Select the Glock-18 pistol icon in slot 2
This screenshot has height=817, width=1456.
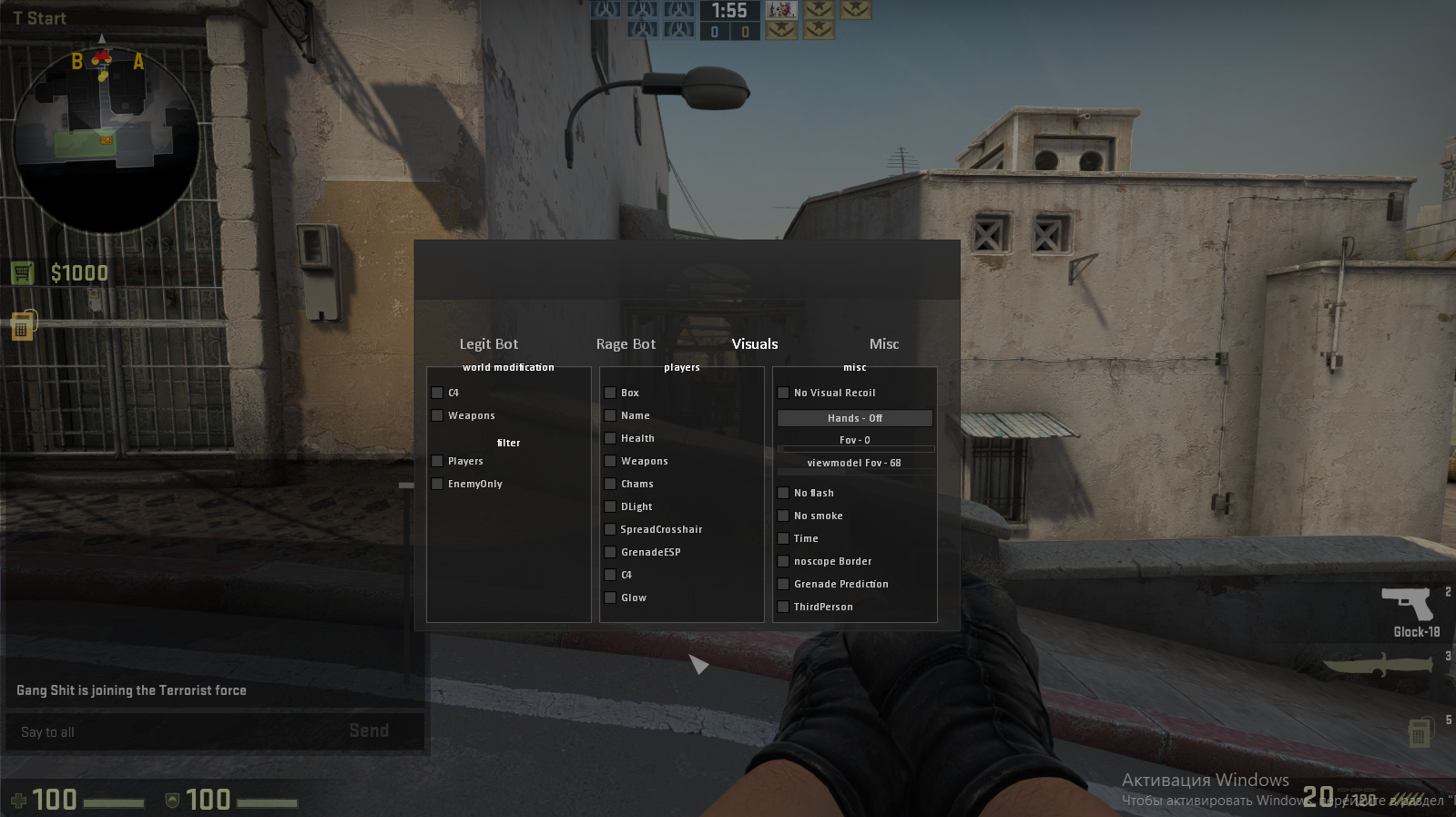point(1409,603)
